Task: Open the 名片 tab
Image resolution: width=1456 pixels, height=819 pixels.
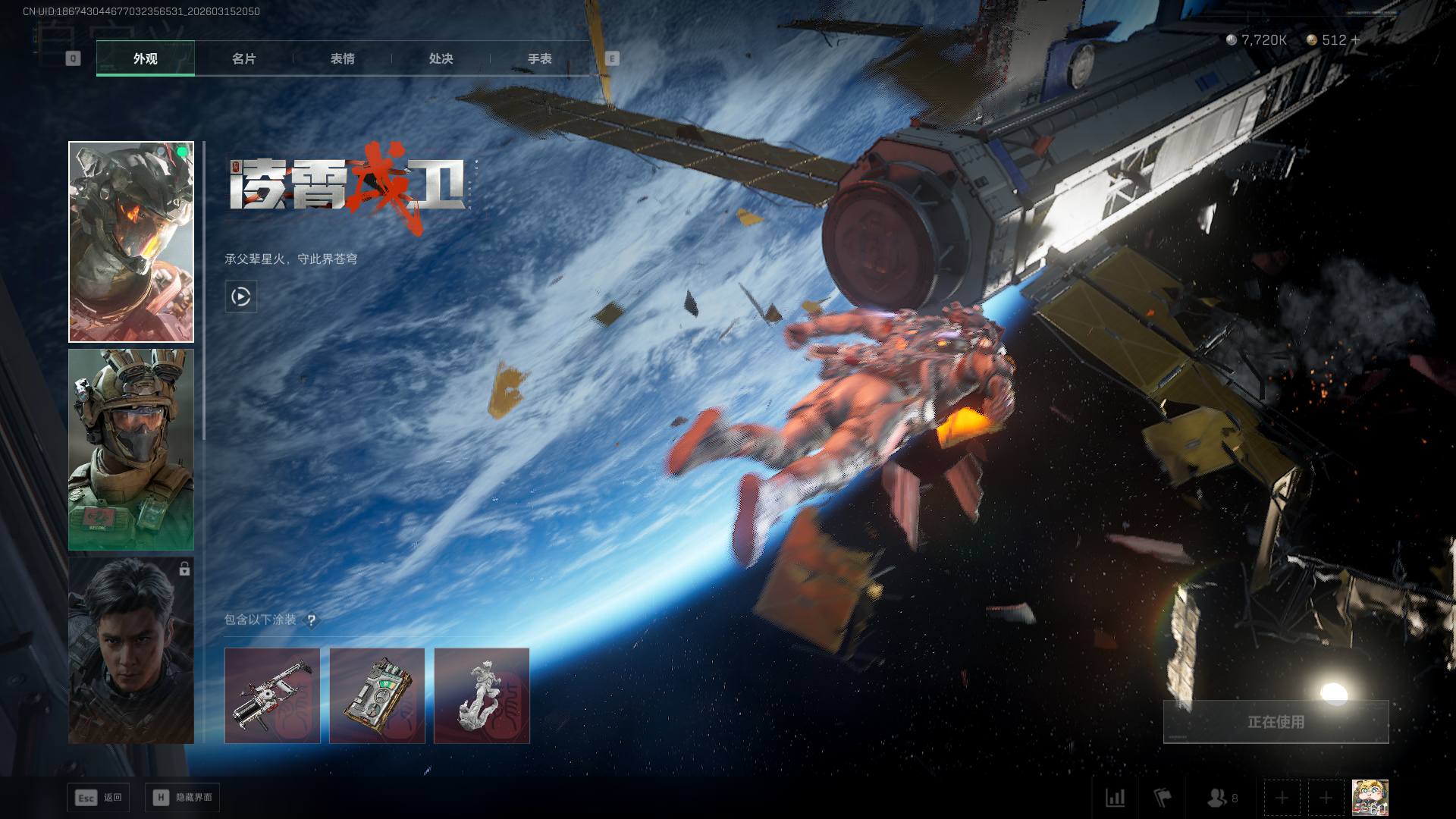Action: click(243, 58)
